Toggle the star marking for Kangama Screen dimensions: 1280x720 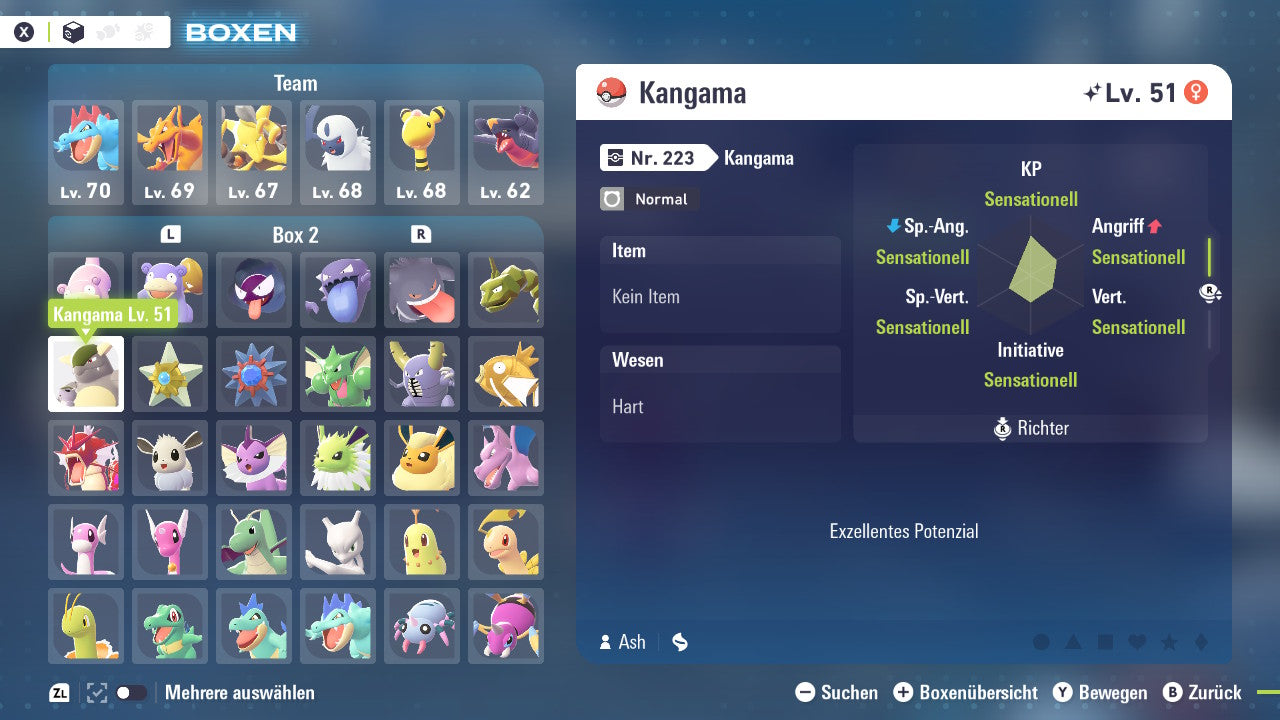[1168, 641]
